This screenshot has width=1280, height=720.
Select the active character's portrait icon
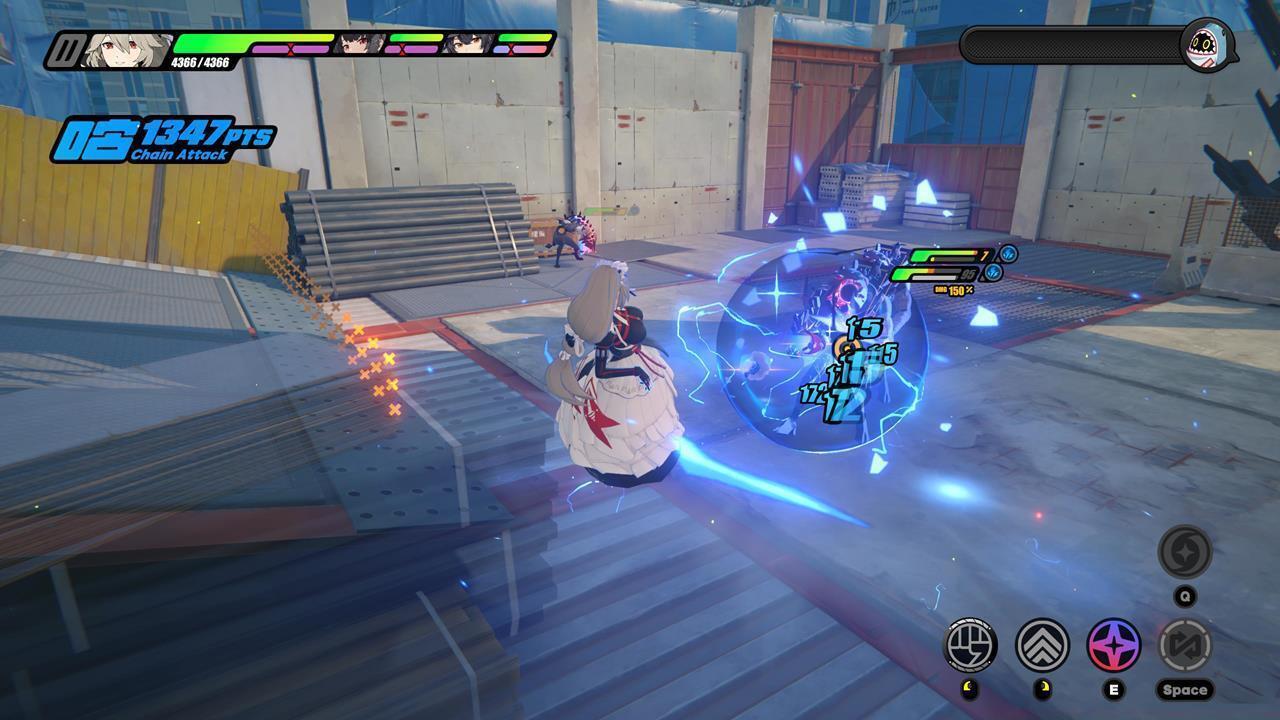pyautogui.click(x=127, y=46)
